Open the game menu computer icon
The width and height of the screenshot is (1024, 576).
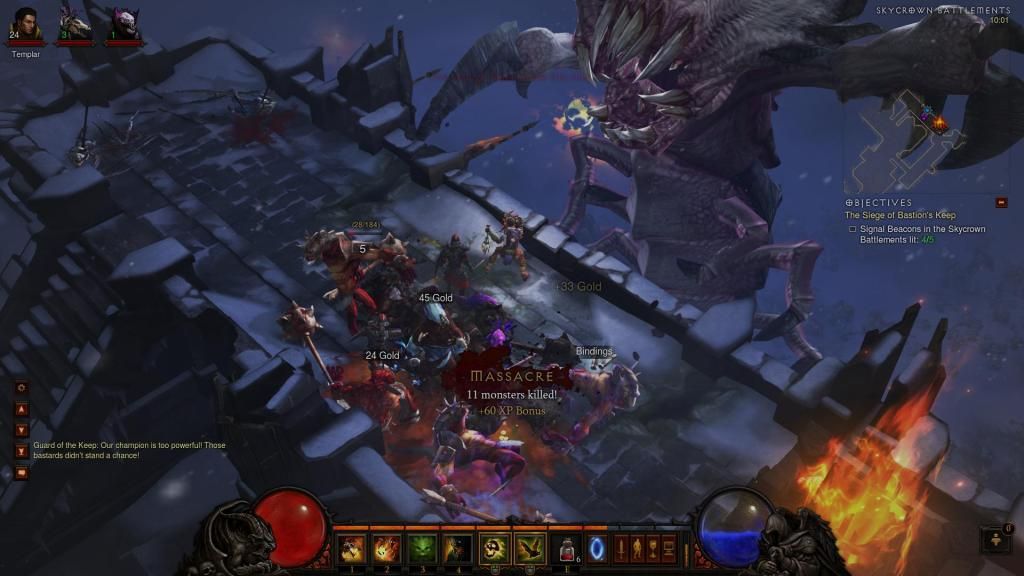(669, 548)
